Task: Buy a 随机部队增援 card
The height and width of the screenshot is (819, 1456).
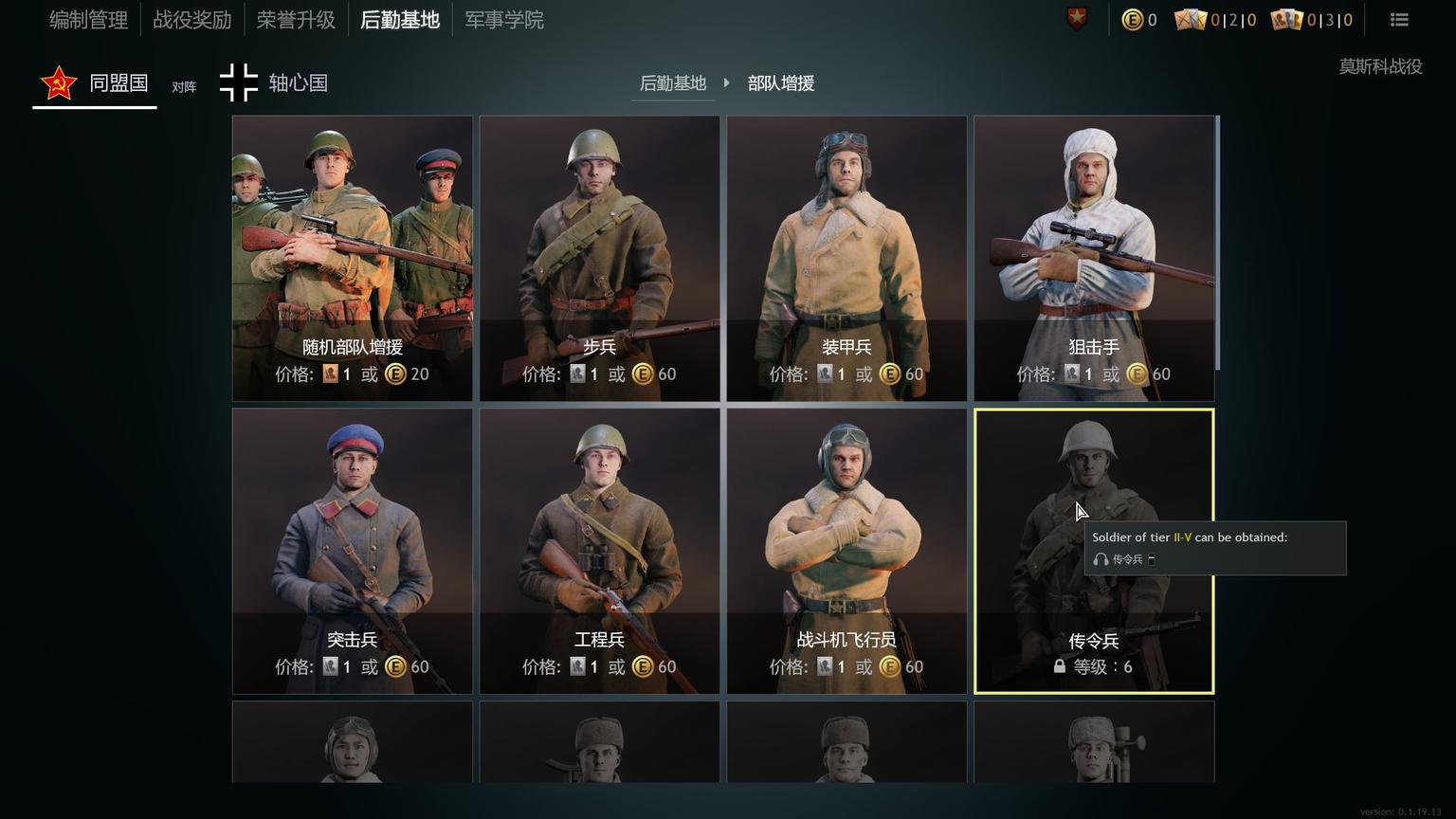Action: coord(353,258)
